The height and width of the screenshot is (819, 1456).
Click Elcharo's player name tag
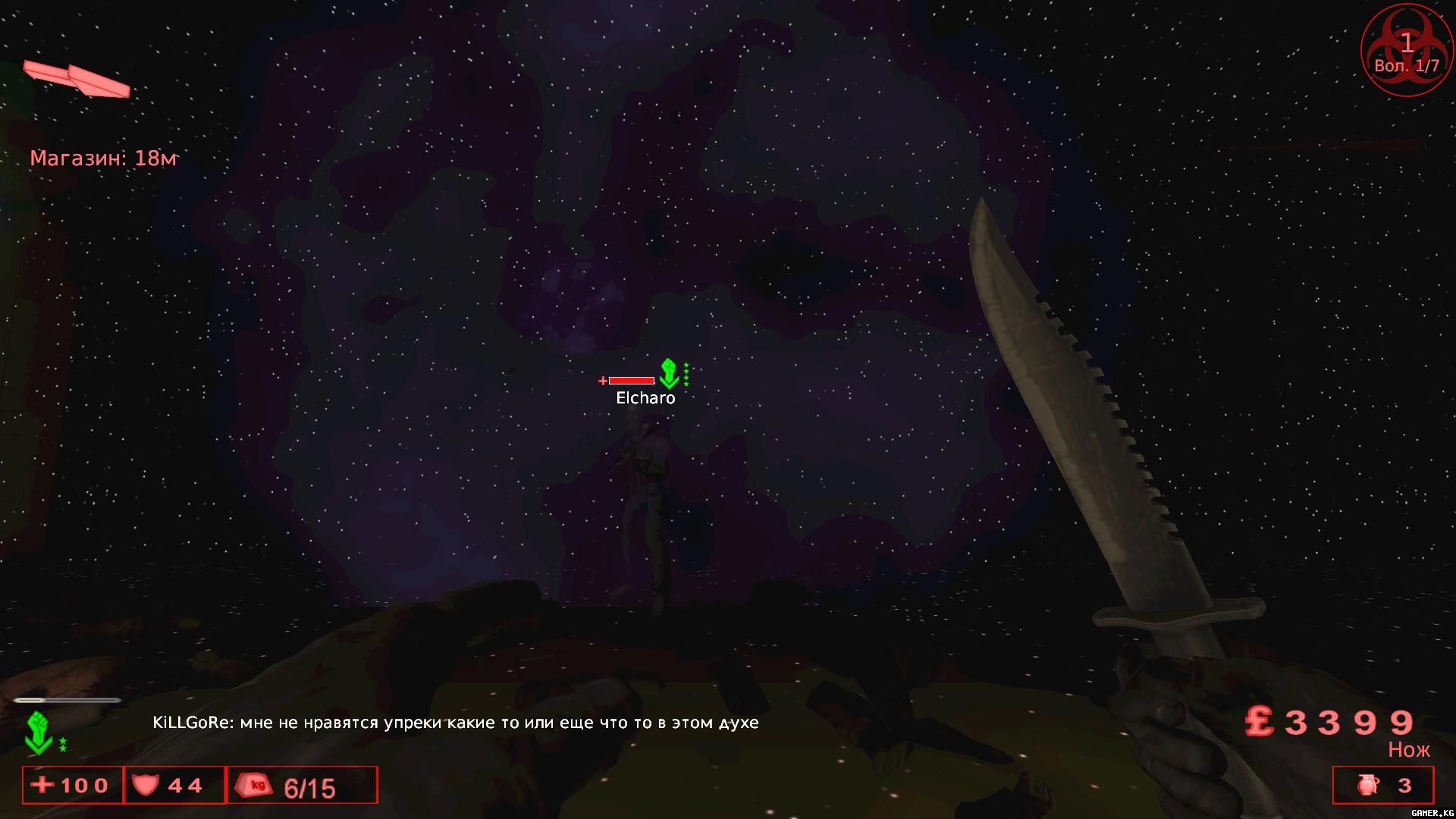(x=645, y=398)
